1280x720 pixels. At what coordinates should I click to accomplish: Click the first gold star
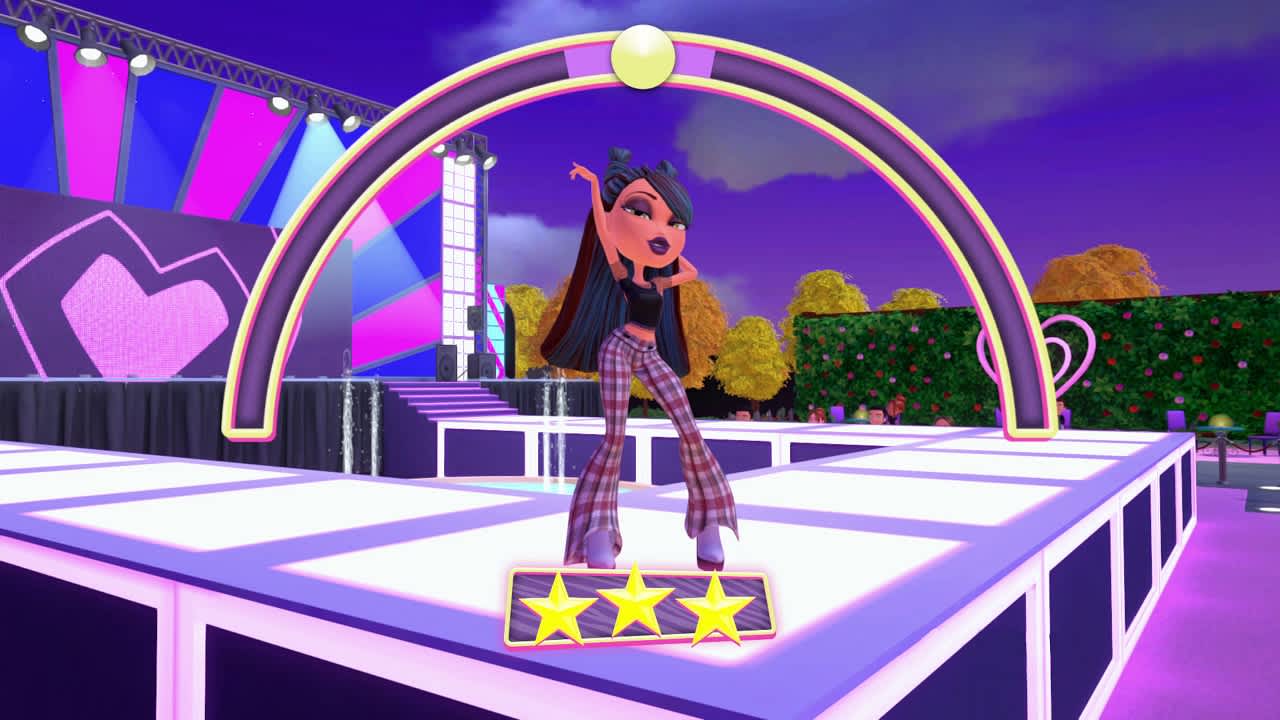pyautogui.click(x=558, y=607)
